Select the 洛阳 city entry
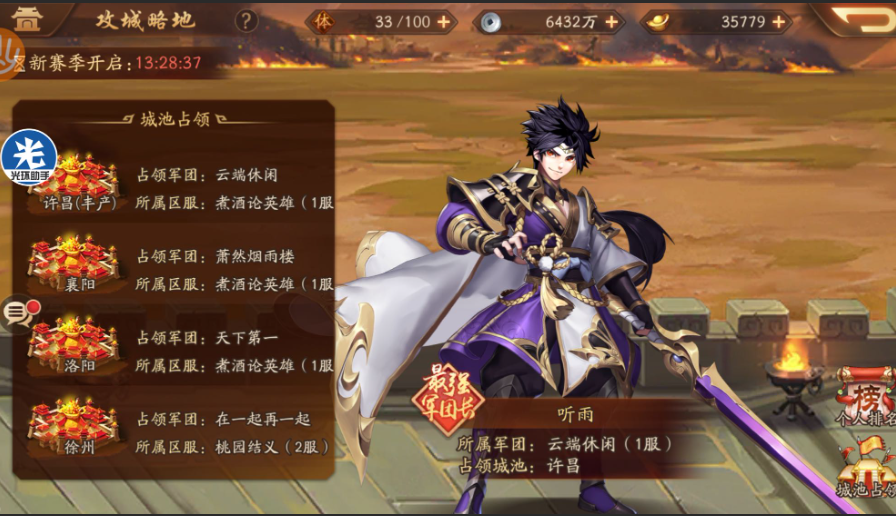This screenshot has width=896, height=516. point(73,345)
